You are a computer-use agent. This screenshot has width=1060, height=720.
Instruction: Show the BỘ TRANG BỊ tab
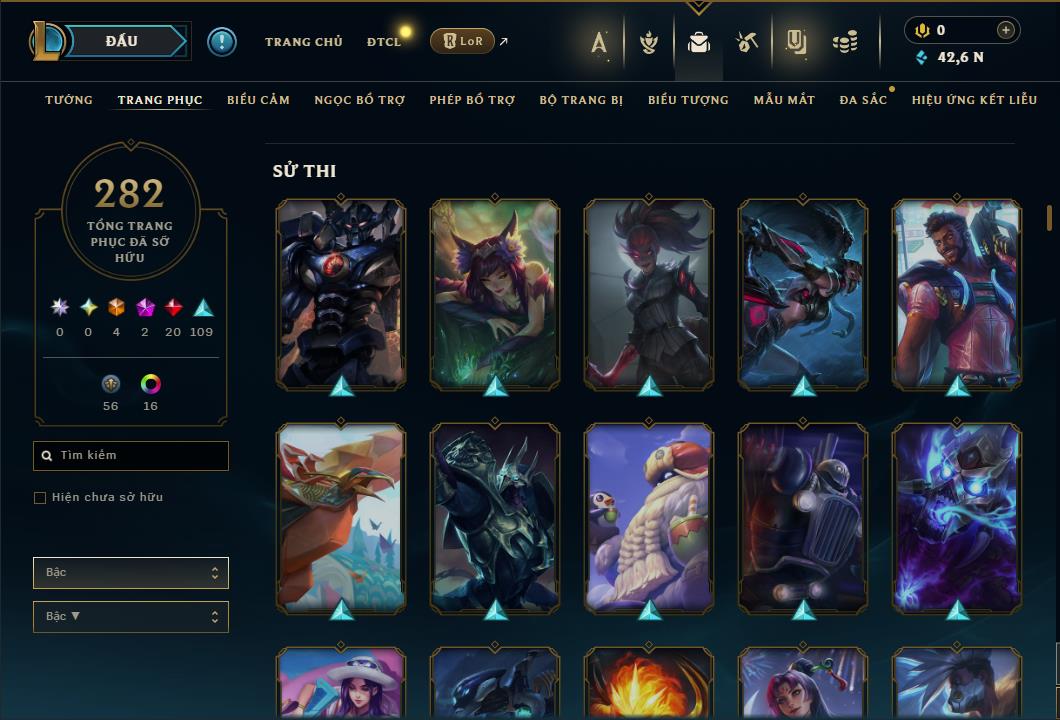pos(581,100)
